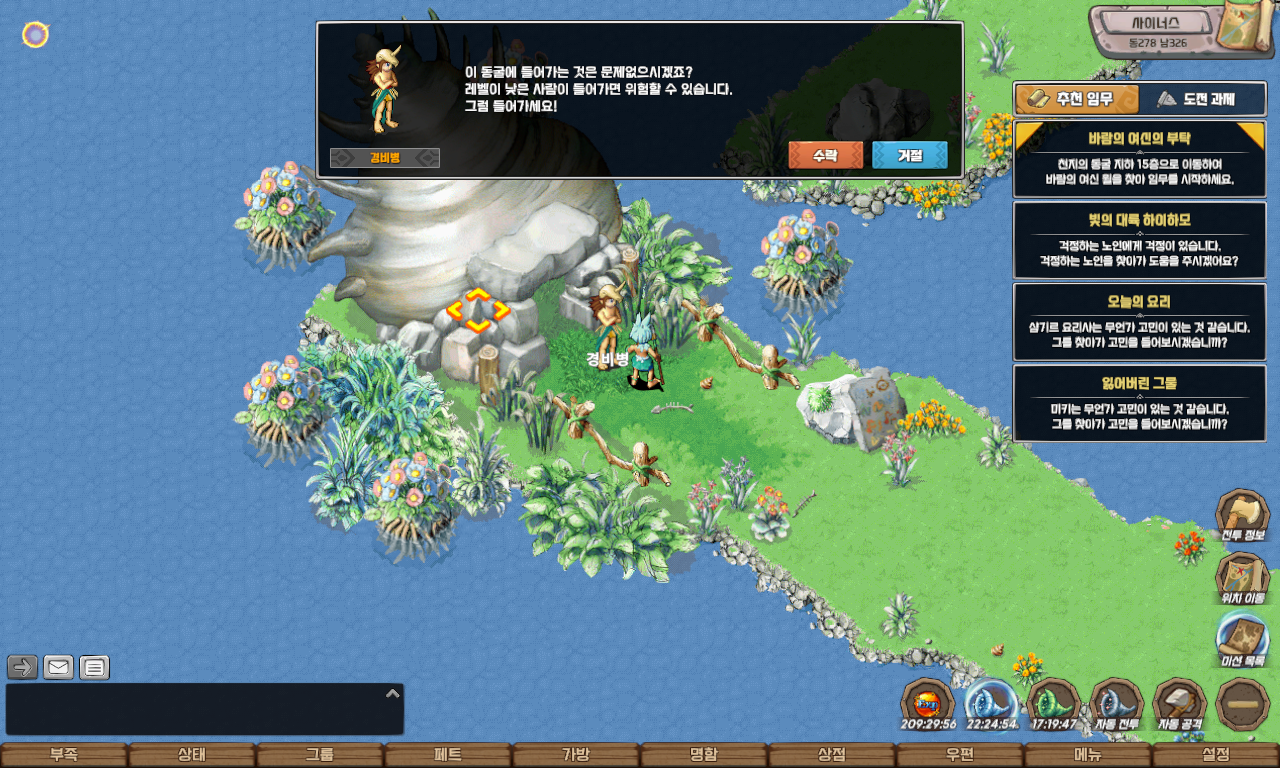Open the 가방 bag menu
This screenshot has height=768, width=1280.
(x=576, y=755)
